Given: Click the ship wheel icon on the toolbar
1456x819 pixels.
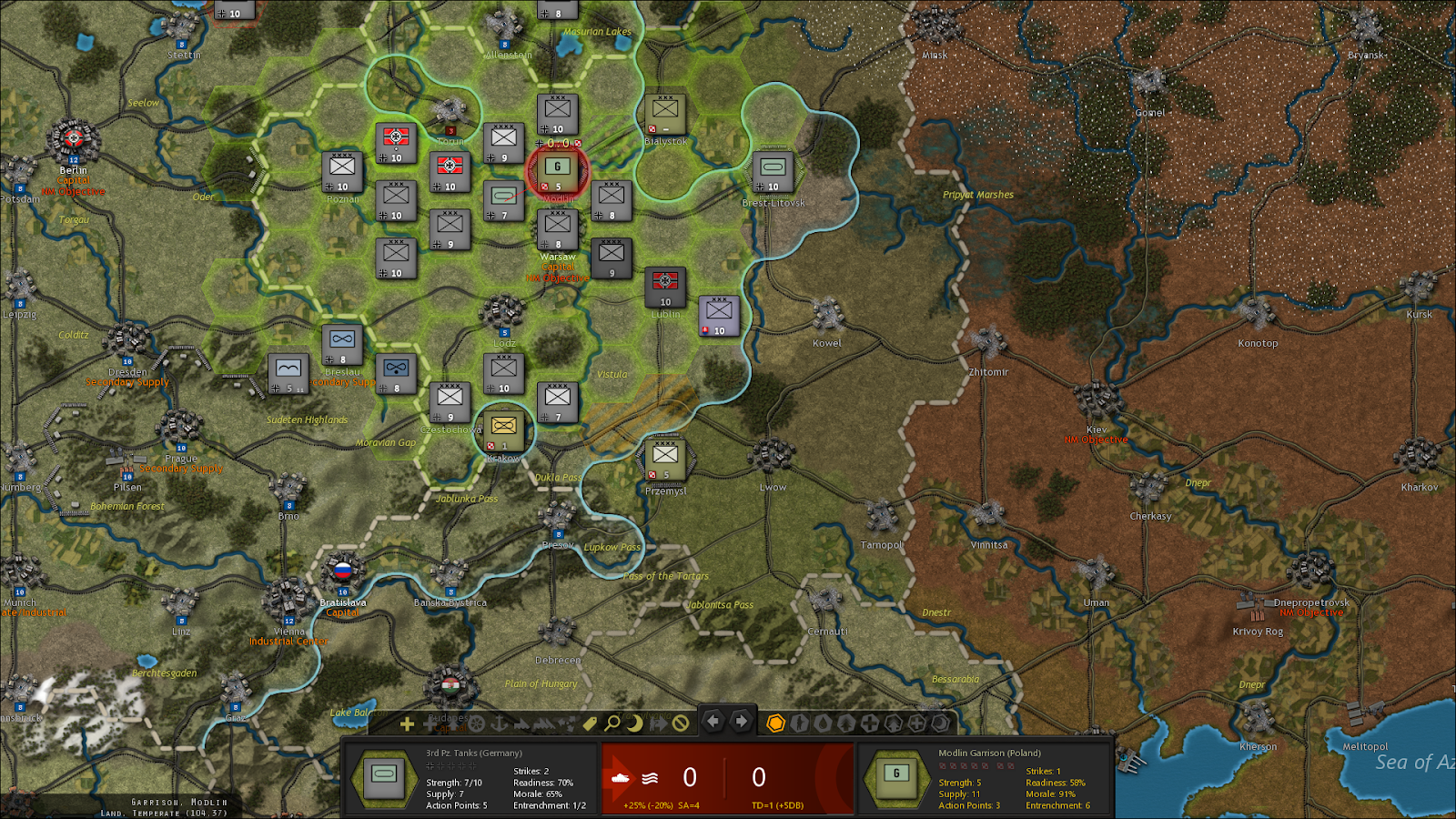Looking at the screenshot, I should coord(477,725).
